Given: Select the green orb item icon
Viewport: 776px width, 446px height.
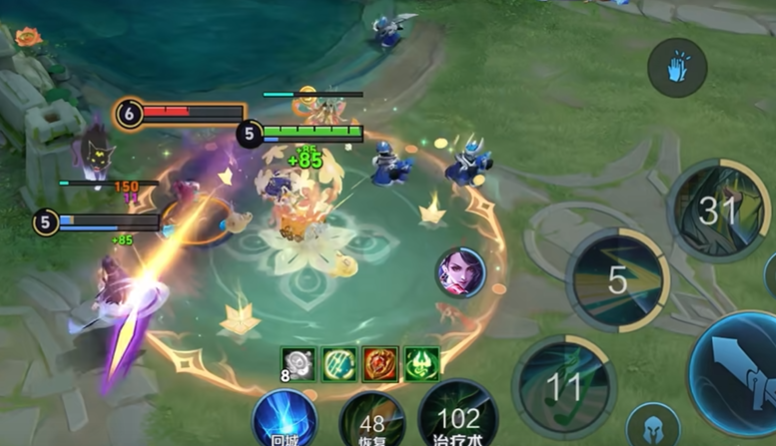Looking at the screenshot, I should [339, 364].
